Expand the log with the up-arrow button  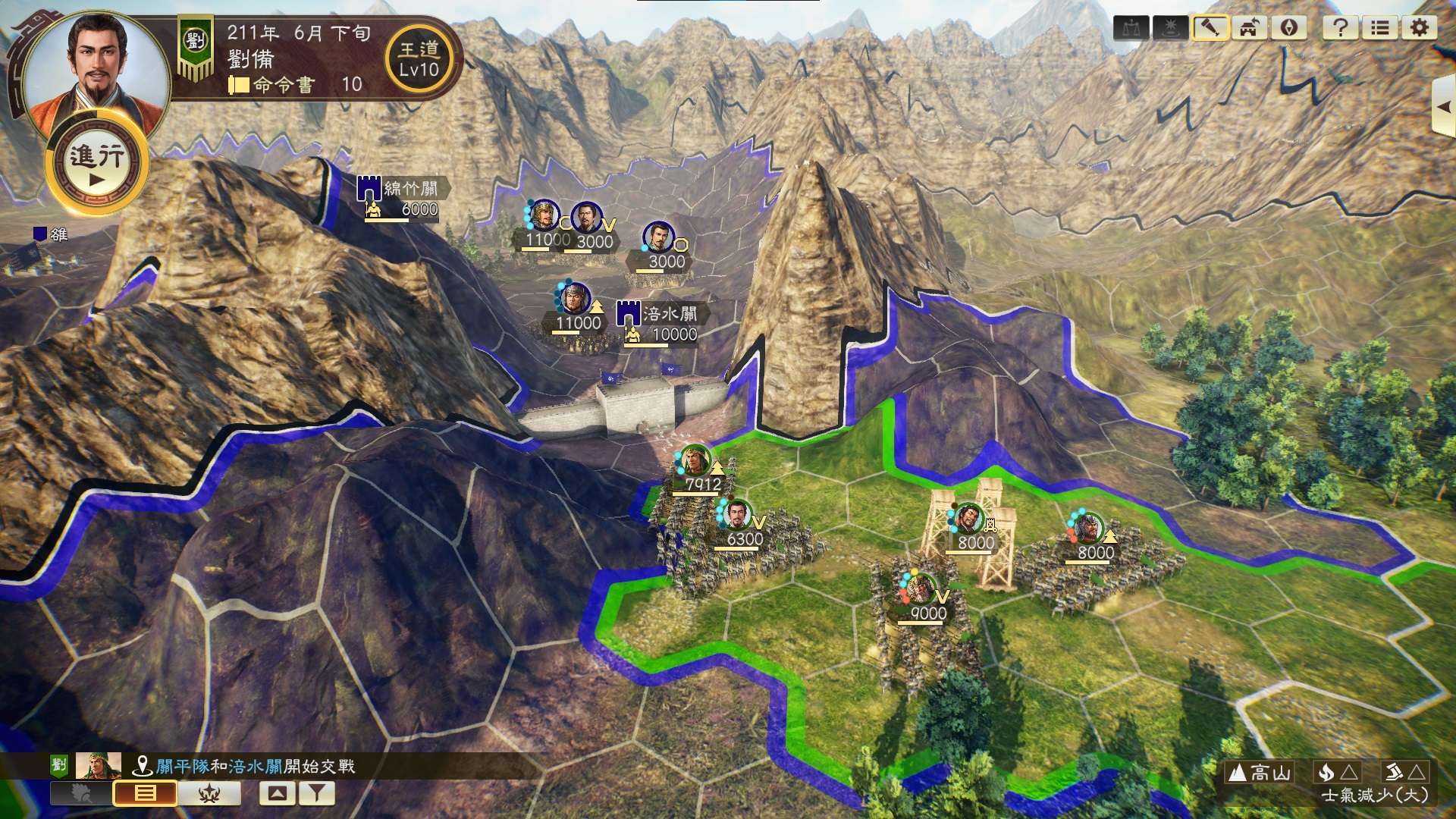click(278, 793)
